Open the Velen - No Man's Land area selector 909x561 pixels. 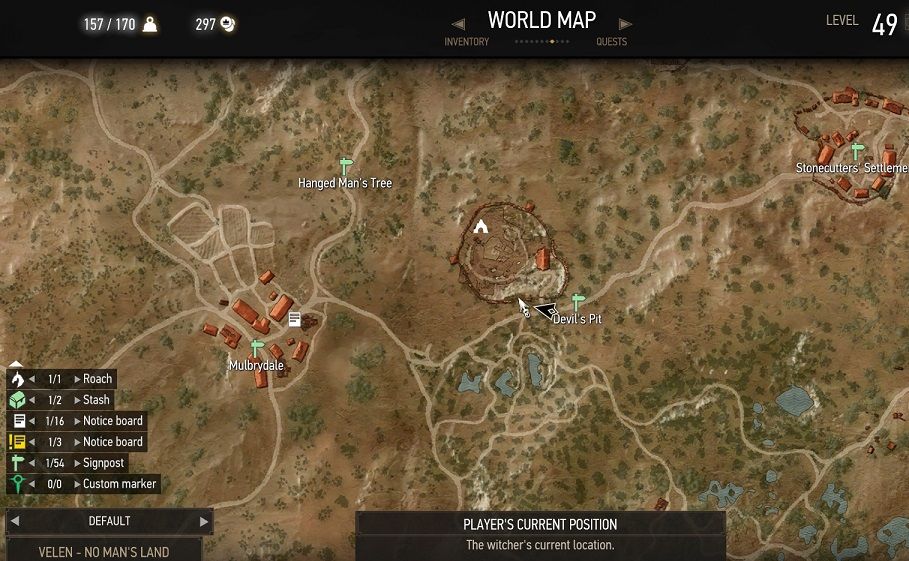tap(104, 551)
